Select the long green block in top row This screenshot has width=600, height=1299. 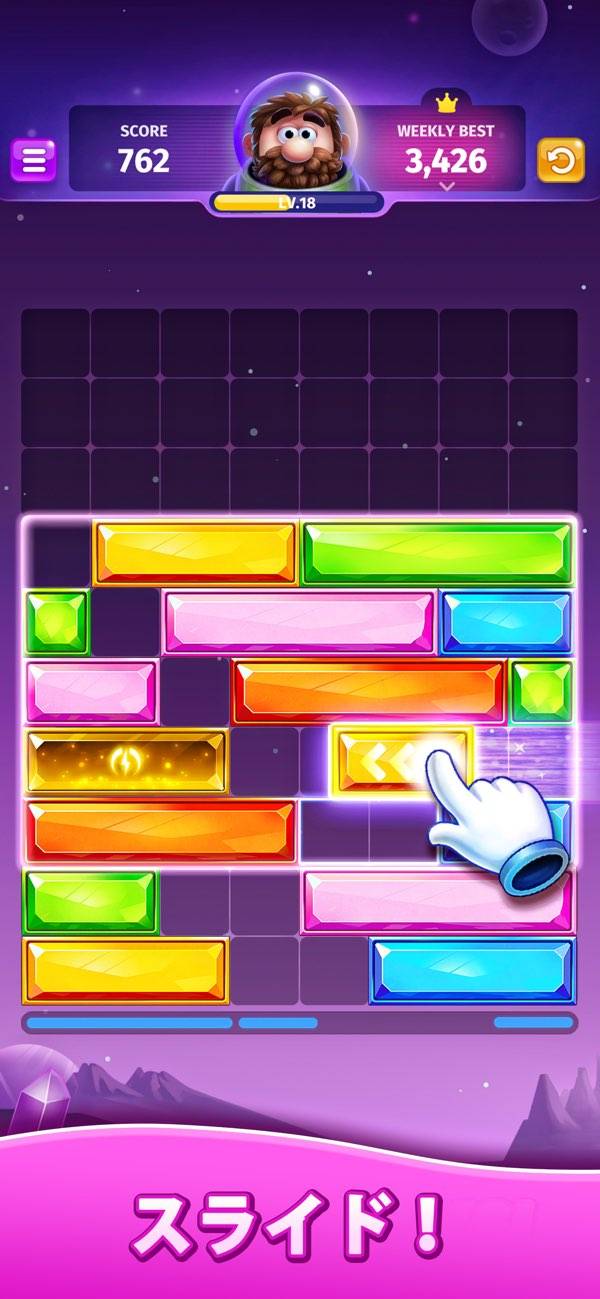(437, 553)
